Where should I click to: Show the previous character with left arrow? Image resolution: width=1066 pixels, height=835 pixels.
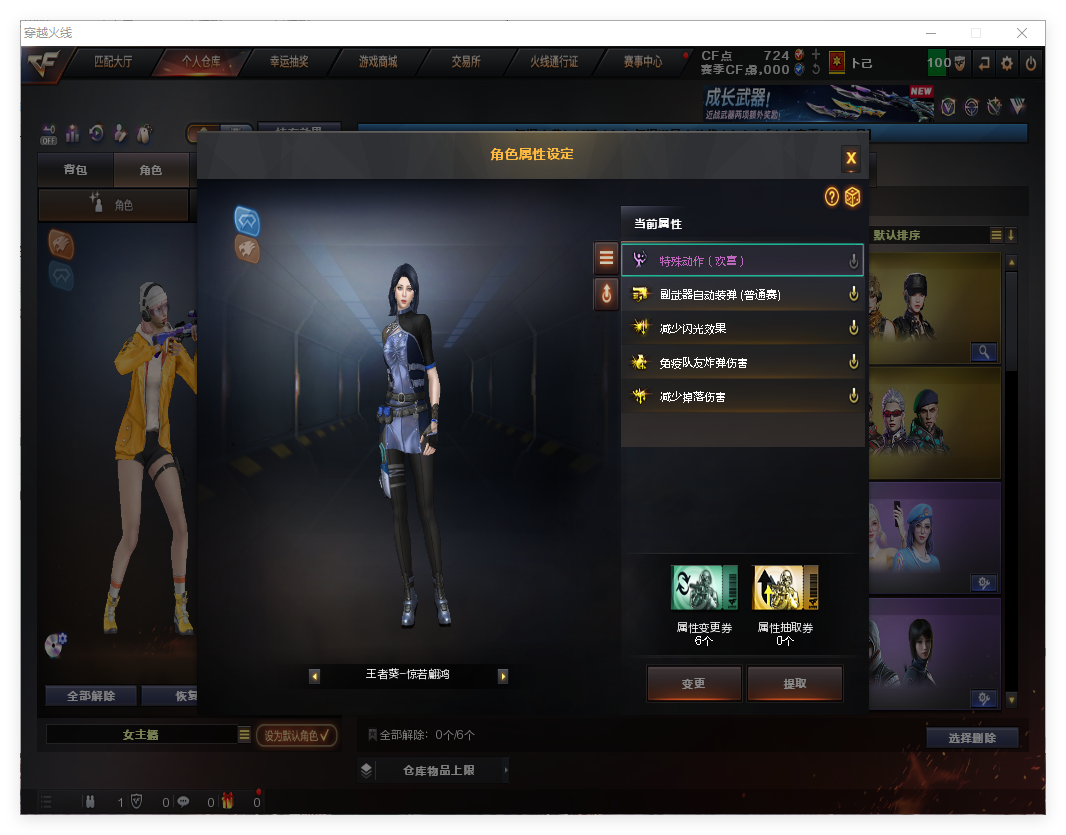pos(315,676)
